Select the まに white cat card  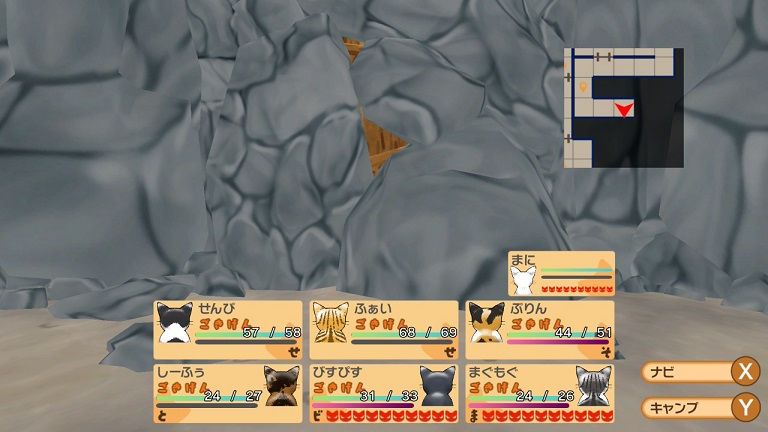(561, 273)
